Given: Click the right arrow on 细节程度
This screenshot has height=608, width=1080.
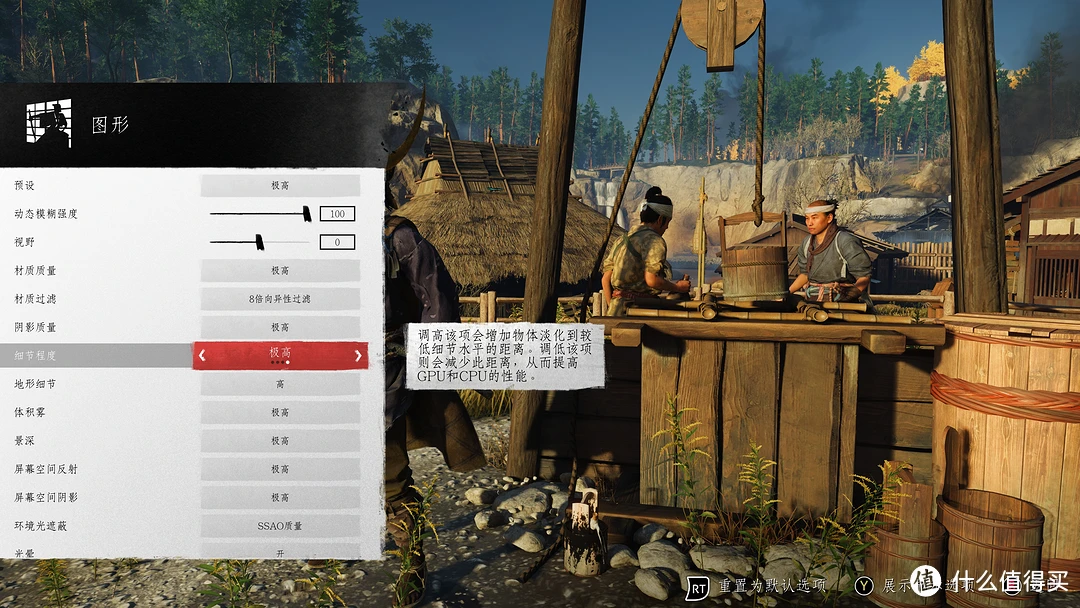Looking at the screenshot, I should [x=358, y=355].
